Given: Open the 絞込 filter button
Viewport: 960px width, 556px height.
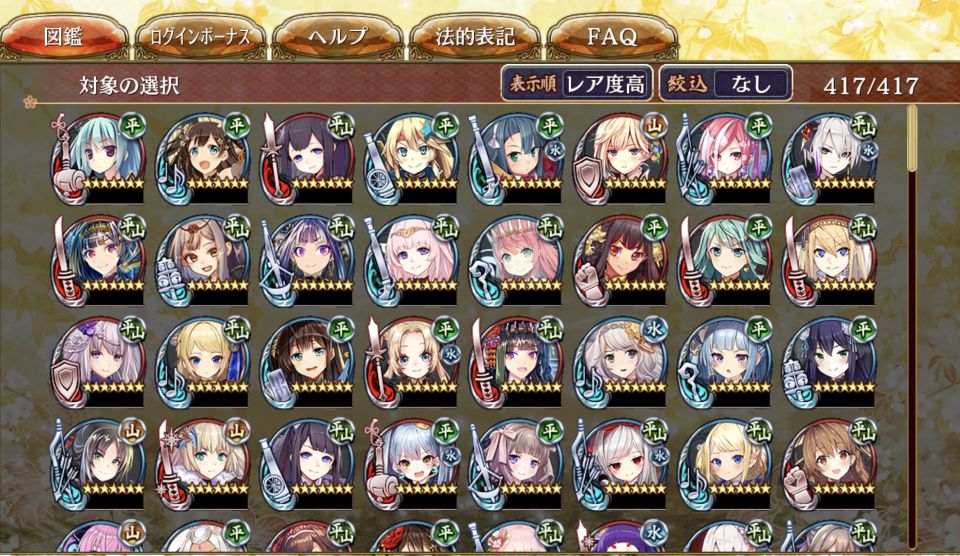Looking at the screenshot, I should point(725,84).
